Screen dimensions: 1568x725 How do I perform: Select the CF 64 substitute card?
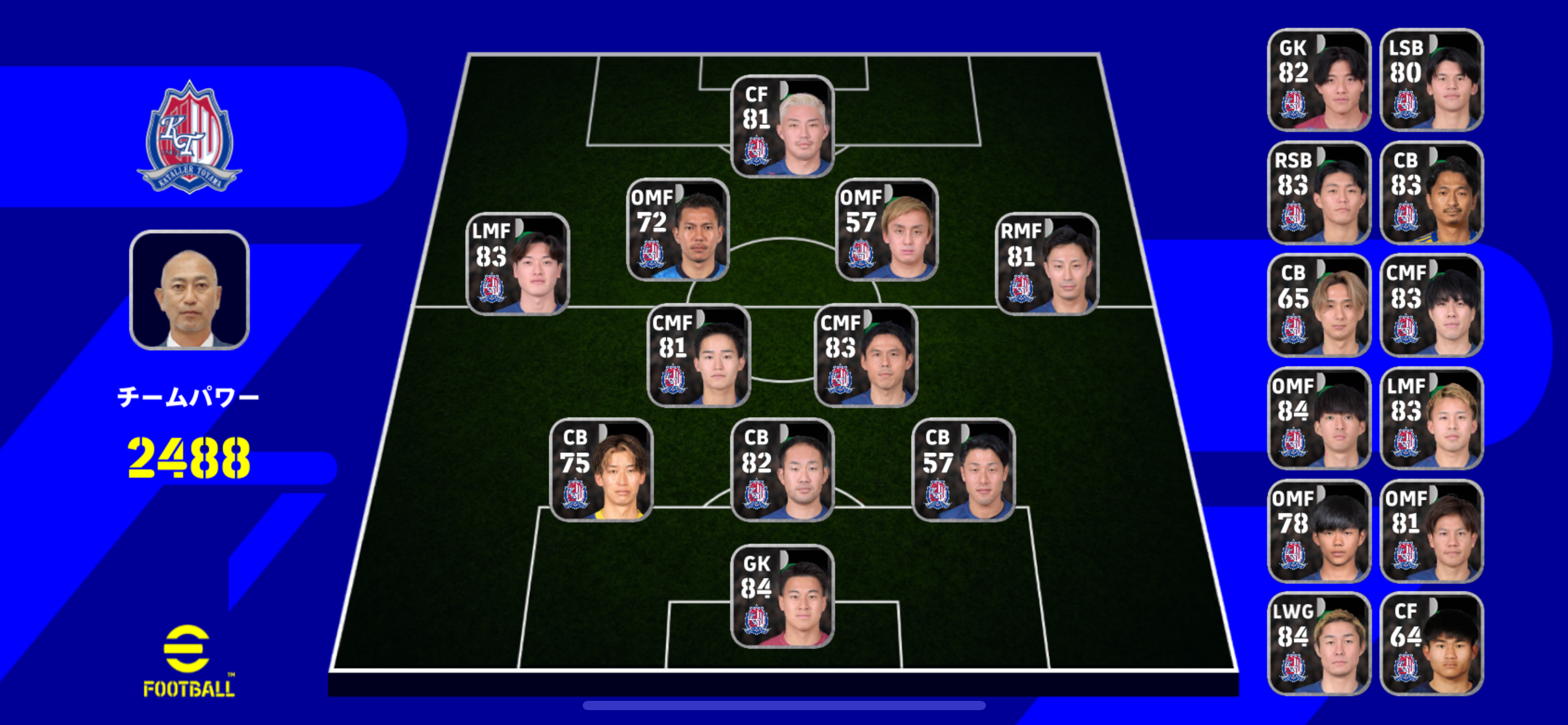click(x=1431, y=644)
